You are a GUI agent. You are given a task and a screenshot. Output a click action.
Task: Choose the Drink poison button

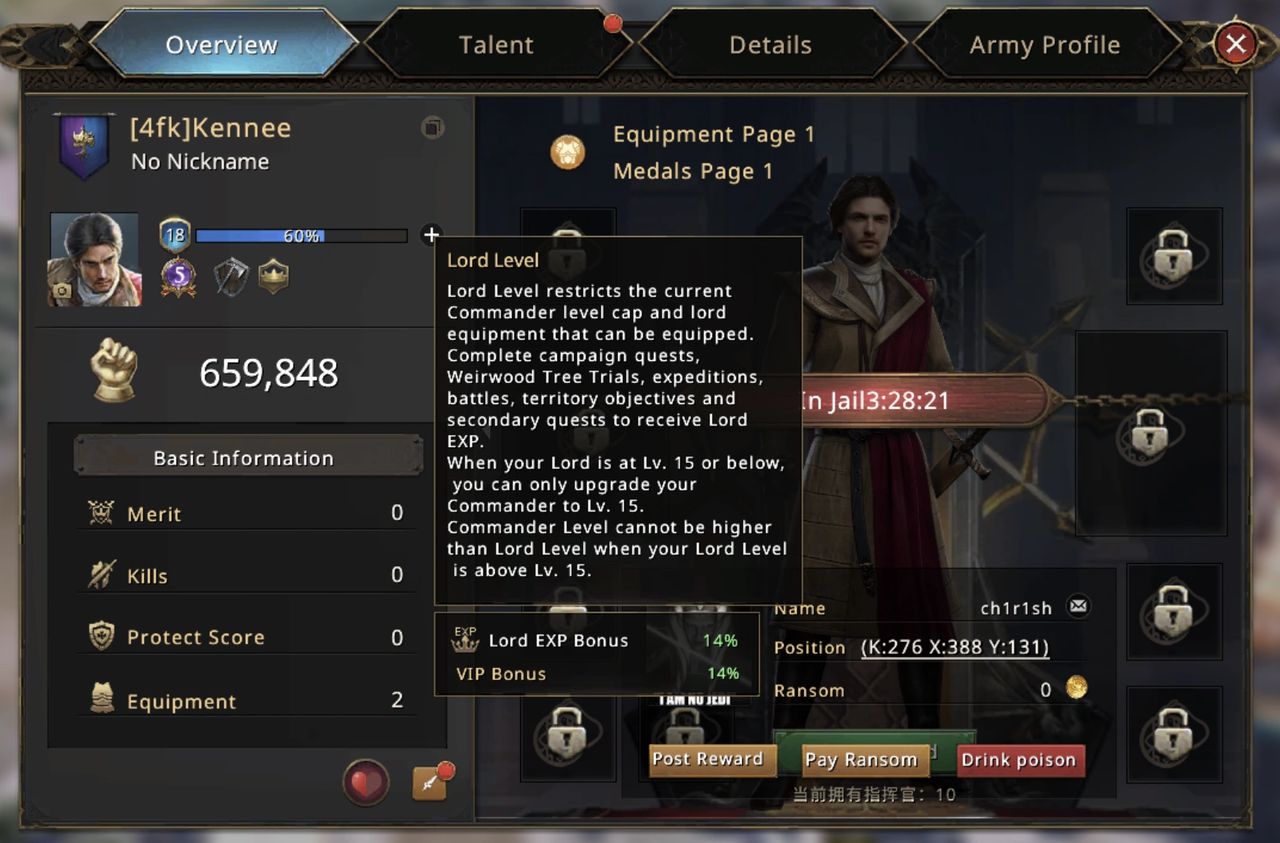tap(1018, 760)
